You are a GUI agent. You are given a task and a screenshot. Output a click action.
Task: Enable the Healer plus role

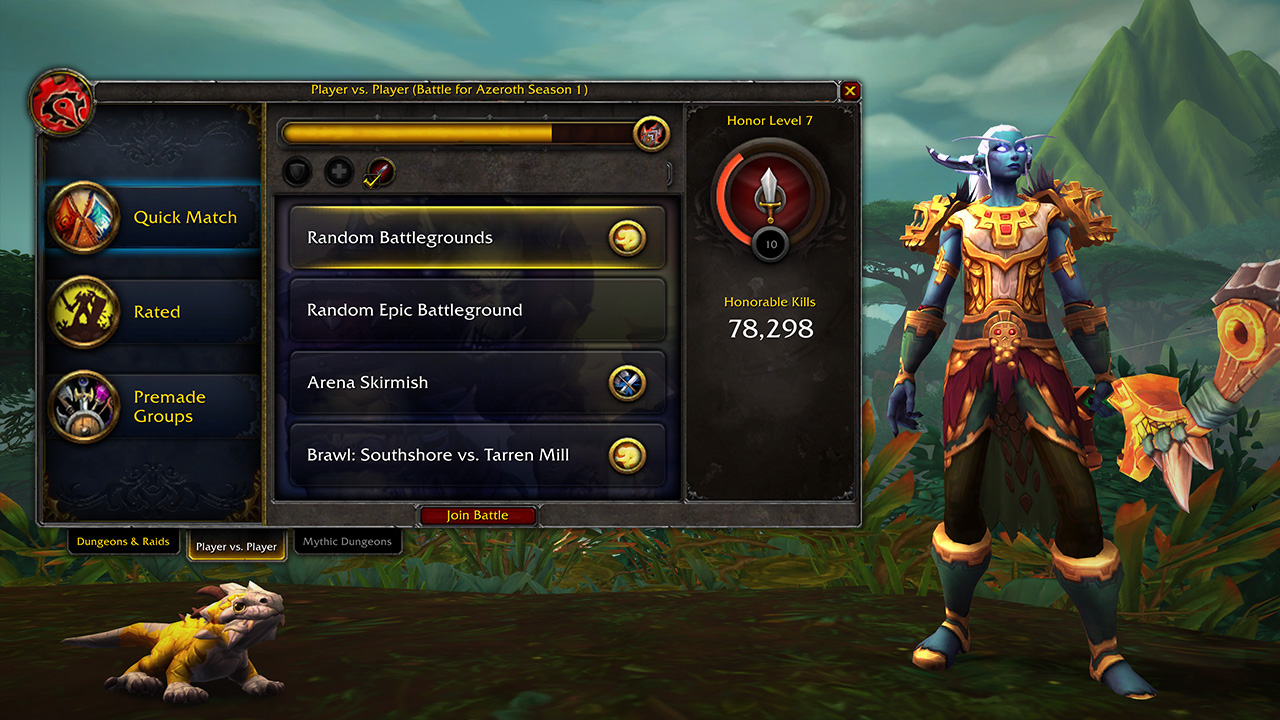[339, 172]
